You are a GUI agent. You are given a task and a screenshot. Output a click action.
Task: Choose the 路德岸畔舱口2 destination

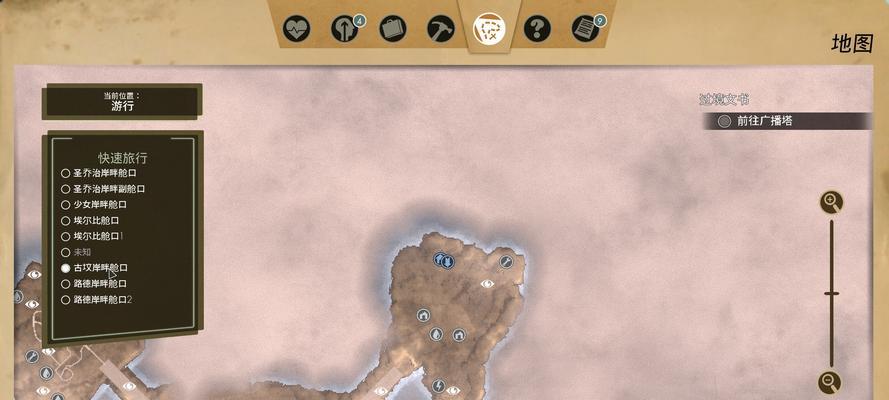[x=66, y=300]
